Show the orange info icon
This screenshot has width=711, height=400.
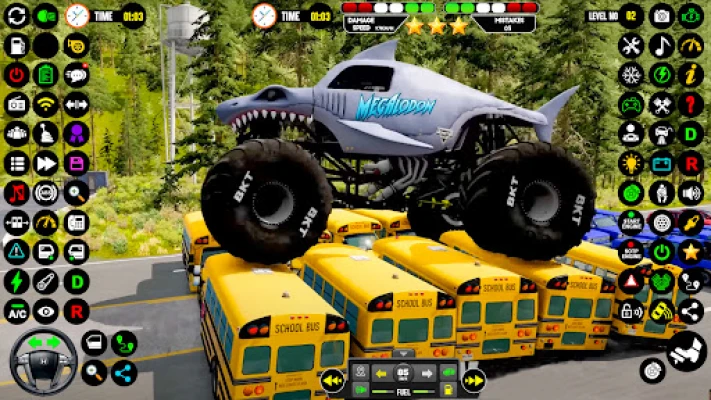(x=691, y=74)
